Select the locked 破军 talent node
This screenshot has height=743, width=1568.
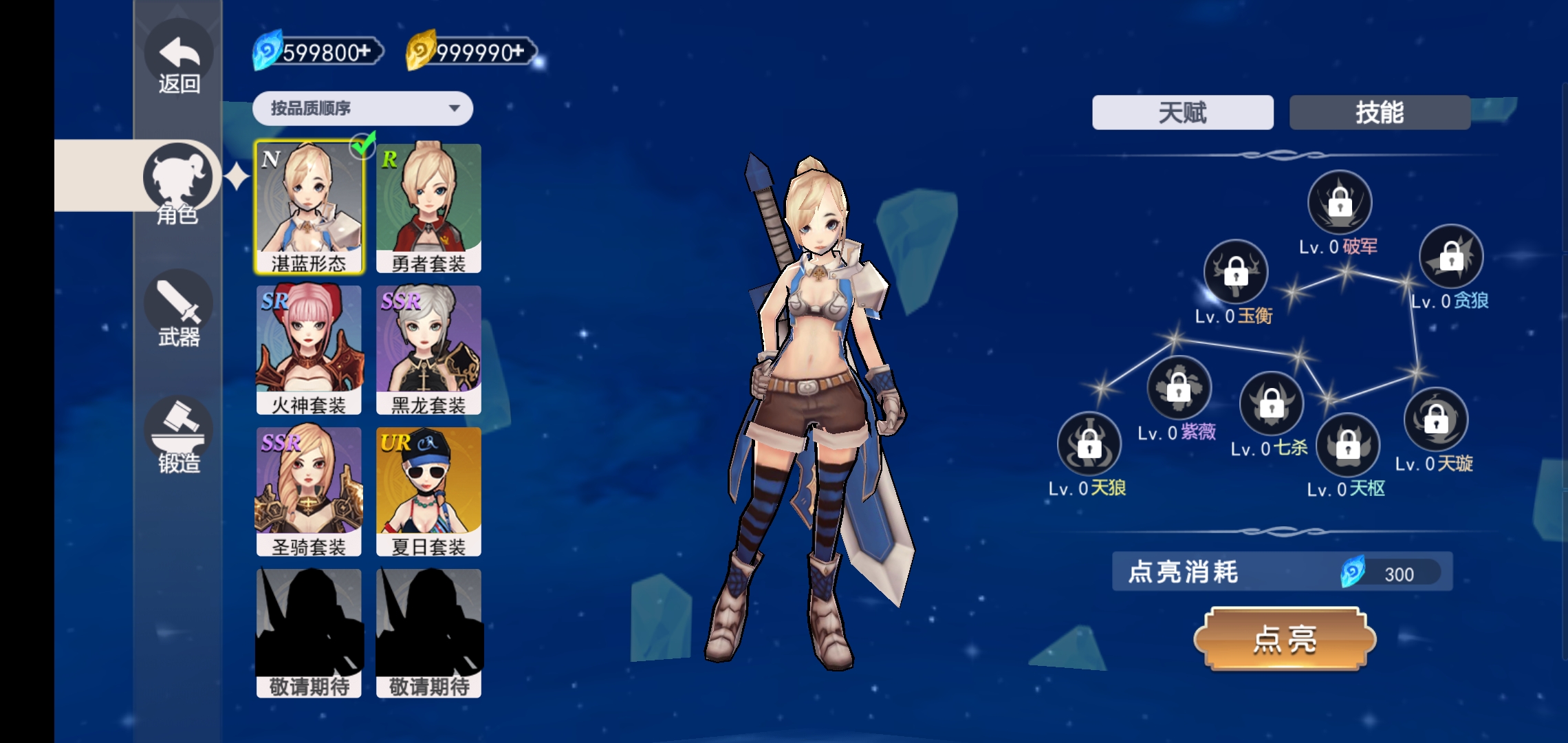[1339, 203]
